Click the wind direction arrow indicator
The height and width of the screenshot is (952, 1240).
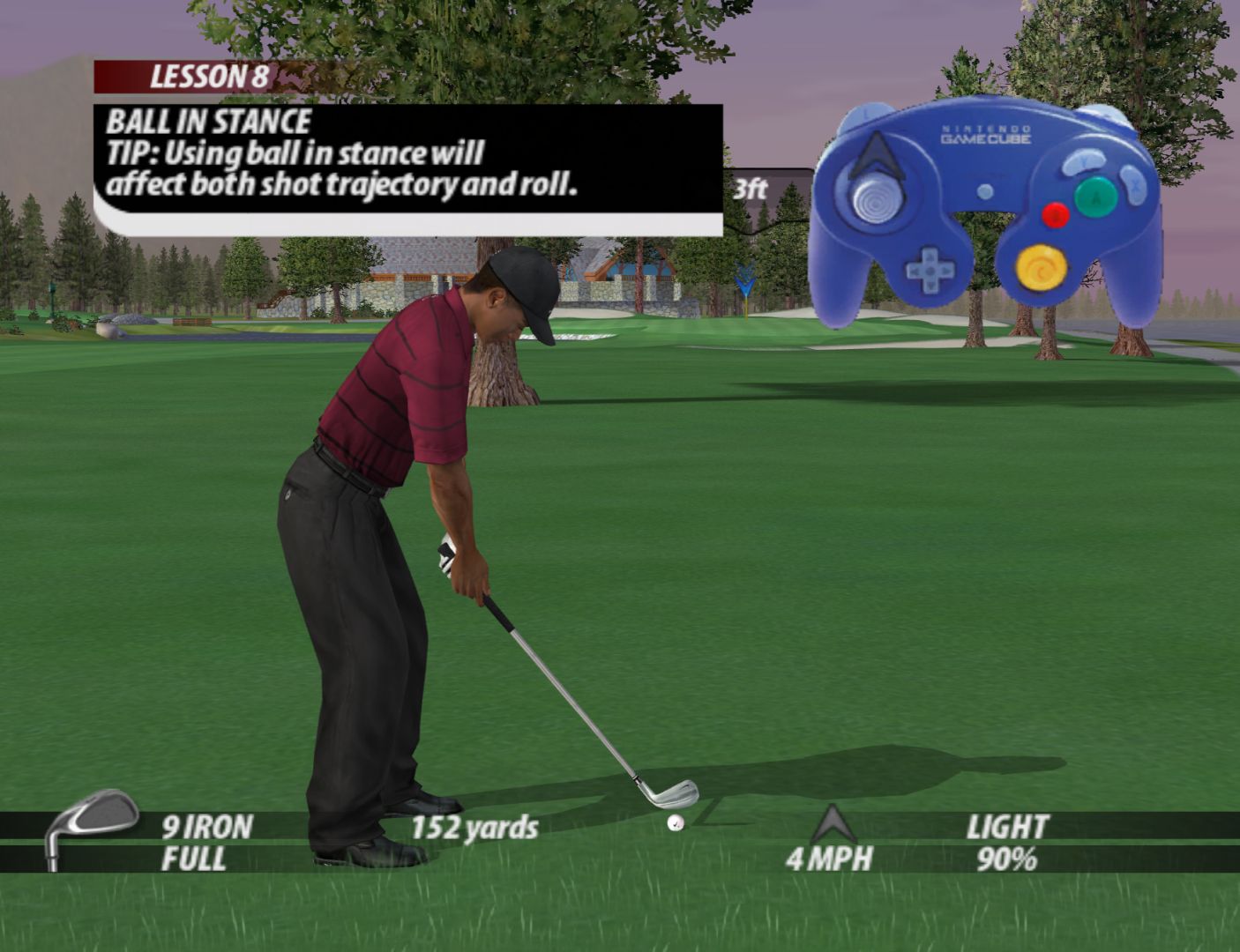point(832,825)
